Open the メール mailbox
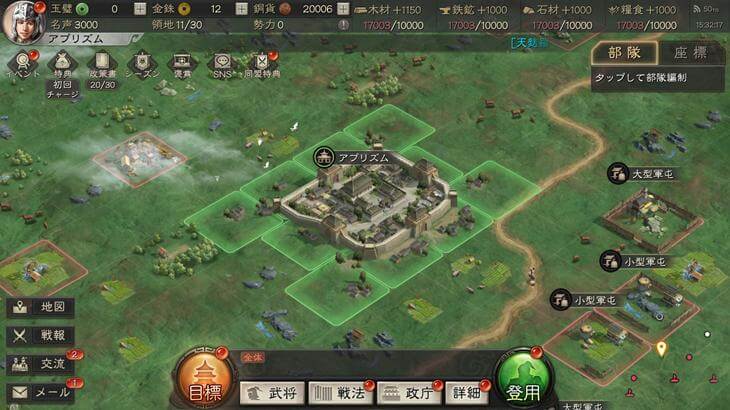730x410 pixels. 42,392
